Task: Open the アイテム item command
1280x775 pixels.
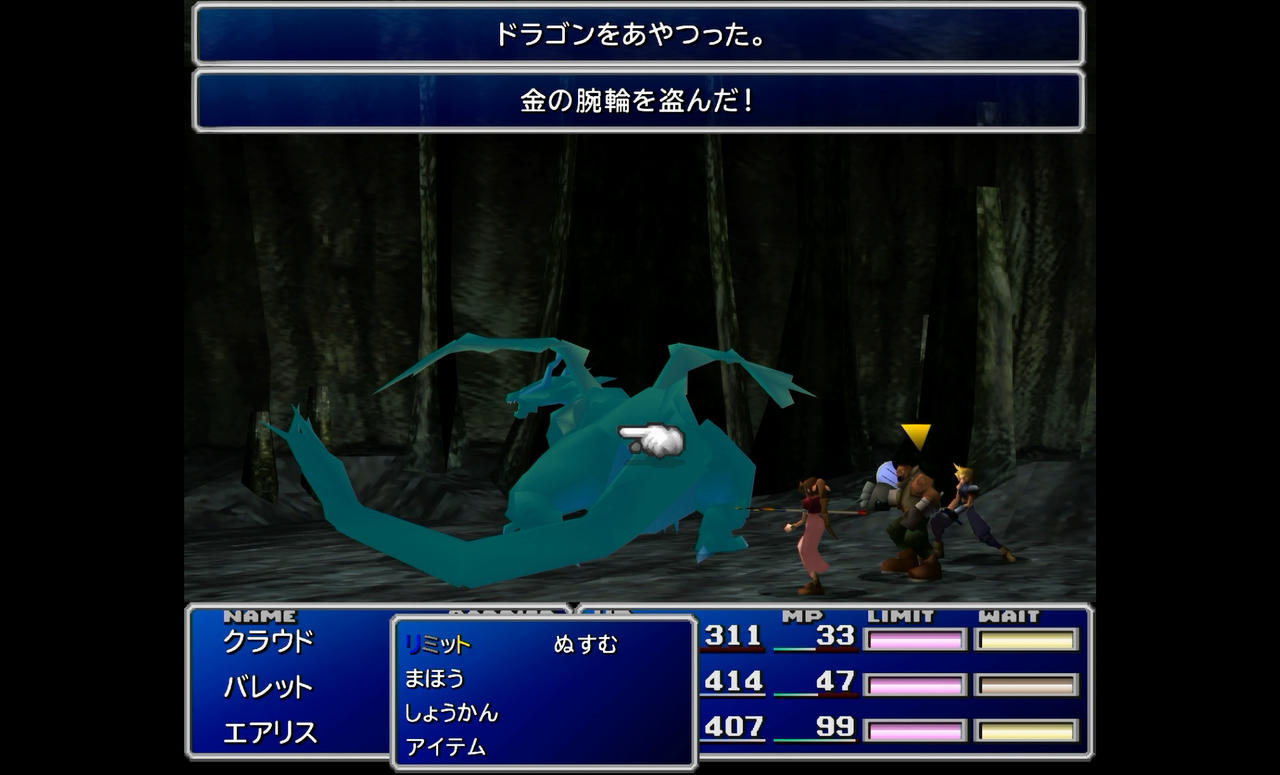Action: point(445,747)
